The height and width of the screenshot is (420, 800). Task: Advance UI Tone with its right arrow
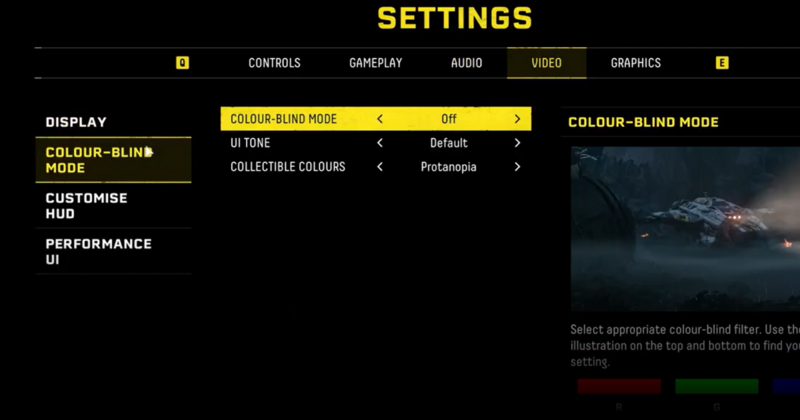pyautogui.click(x=517, y=143)
